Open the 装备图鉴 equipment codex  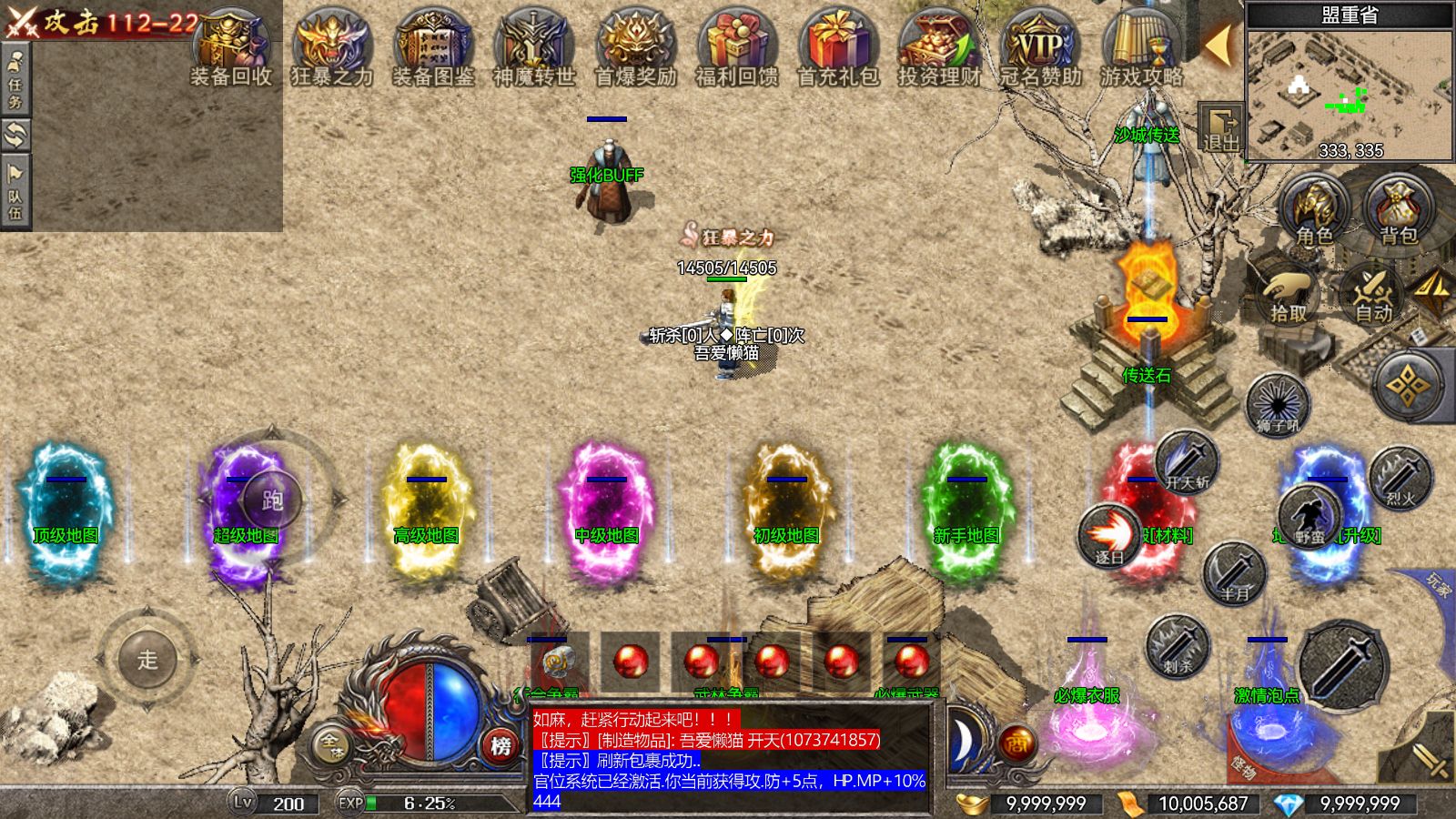(433, 47)
